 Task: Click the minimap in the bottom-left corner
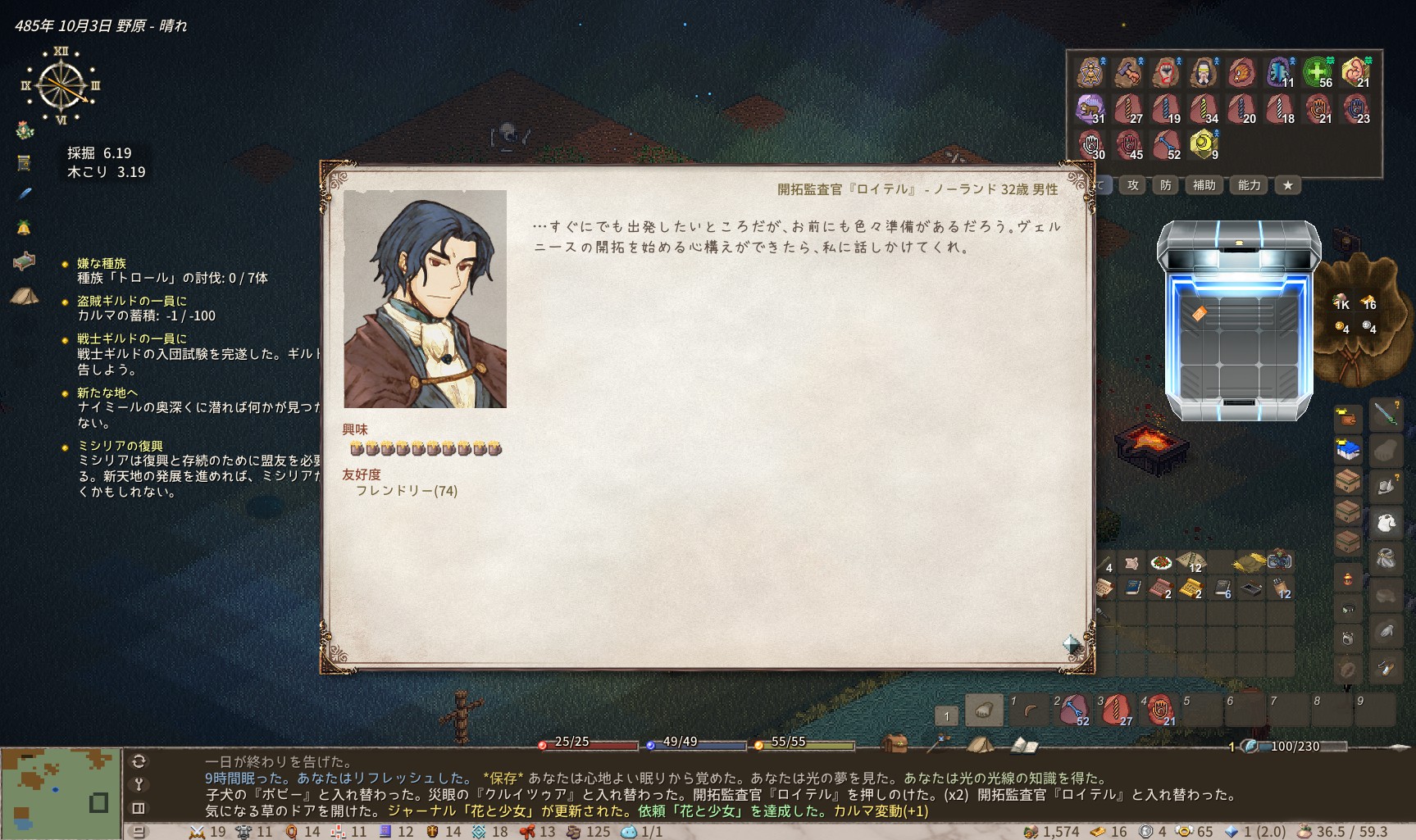pyautogui.click(x=61, y=792)
